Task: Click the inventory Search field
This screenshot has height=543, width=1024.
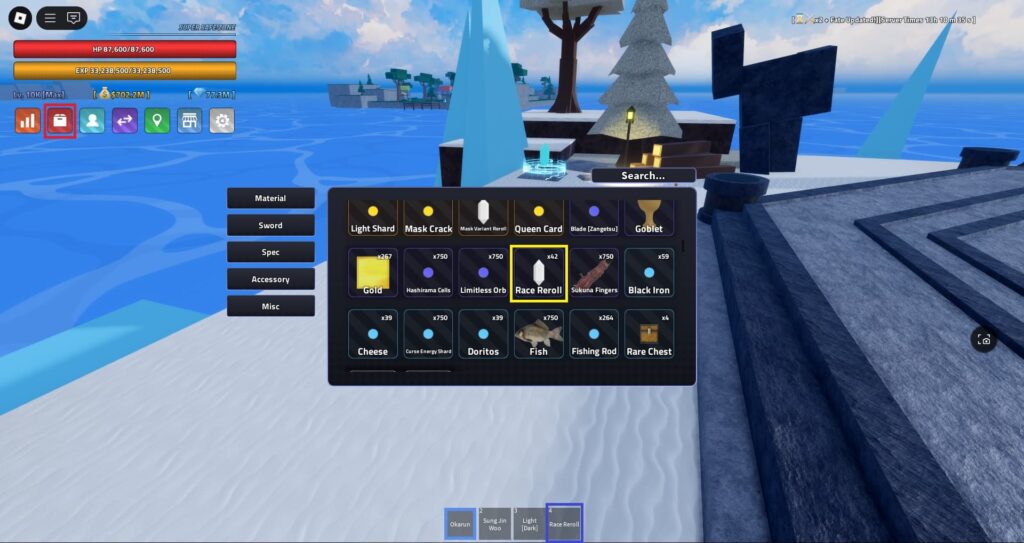Action: tap(642, 176)
